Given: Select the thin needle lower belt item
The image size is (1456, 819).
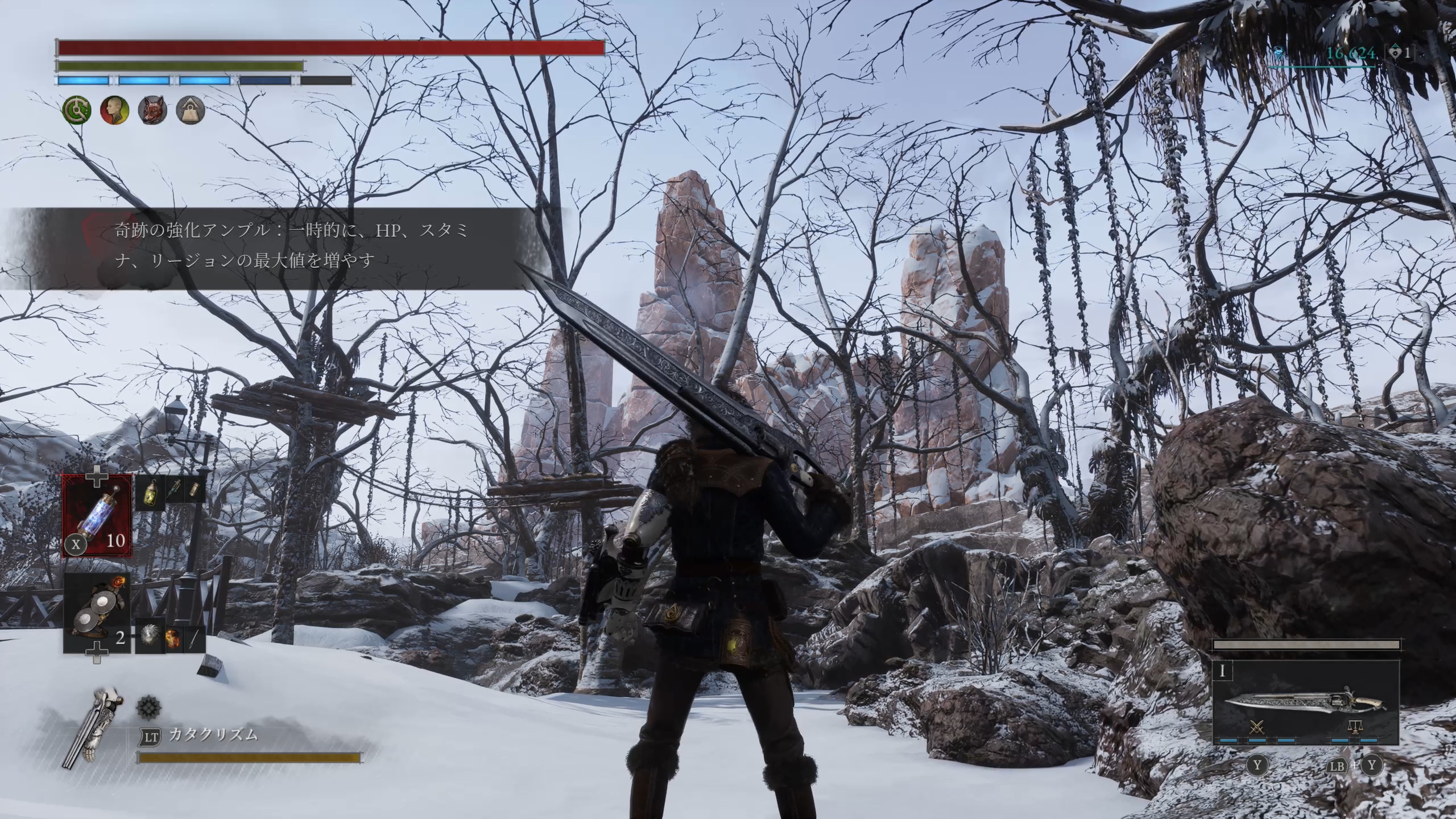Looking at the screenshot, I should point(194,639).
